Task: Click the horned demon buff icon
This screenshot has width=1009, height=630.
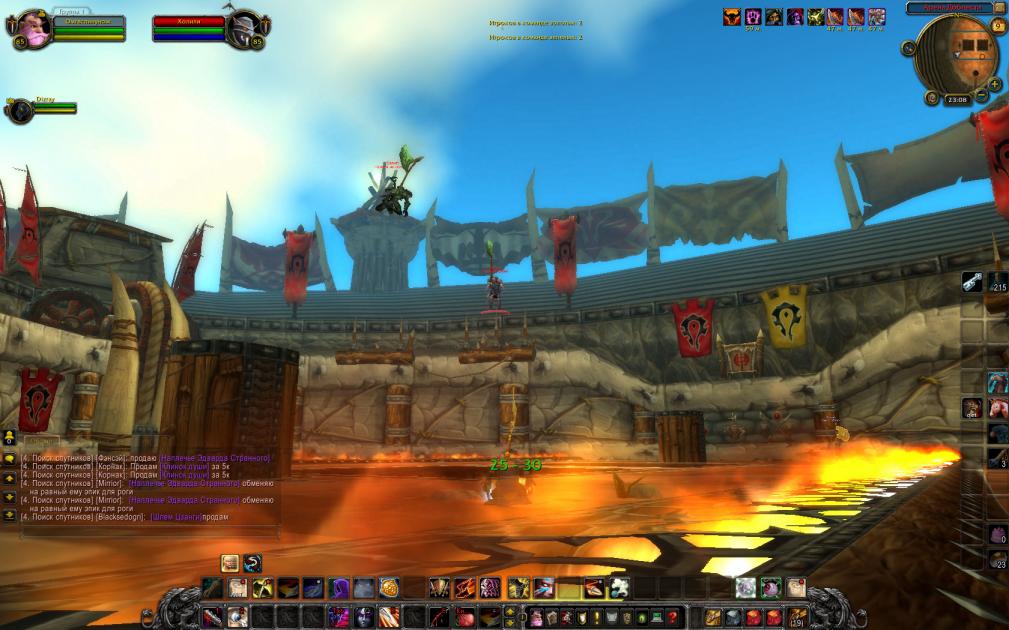Action: 731,17
